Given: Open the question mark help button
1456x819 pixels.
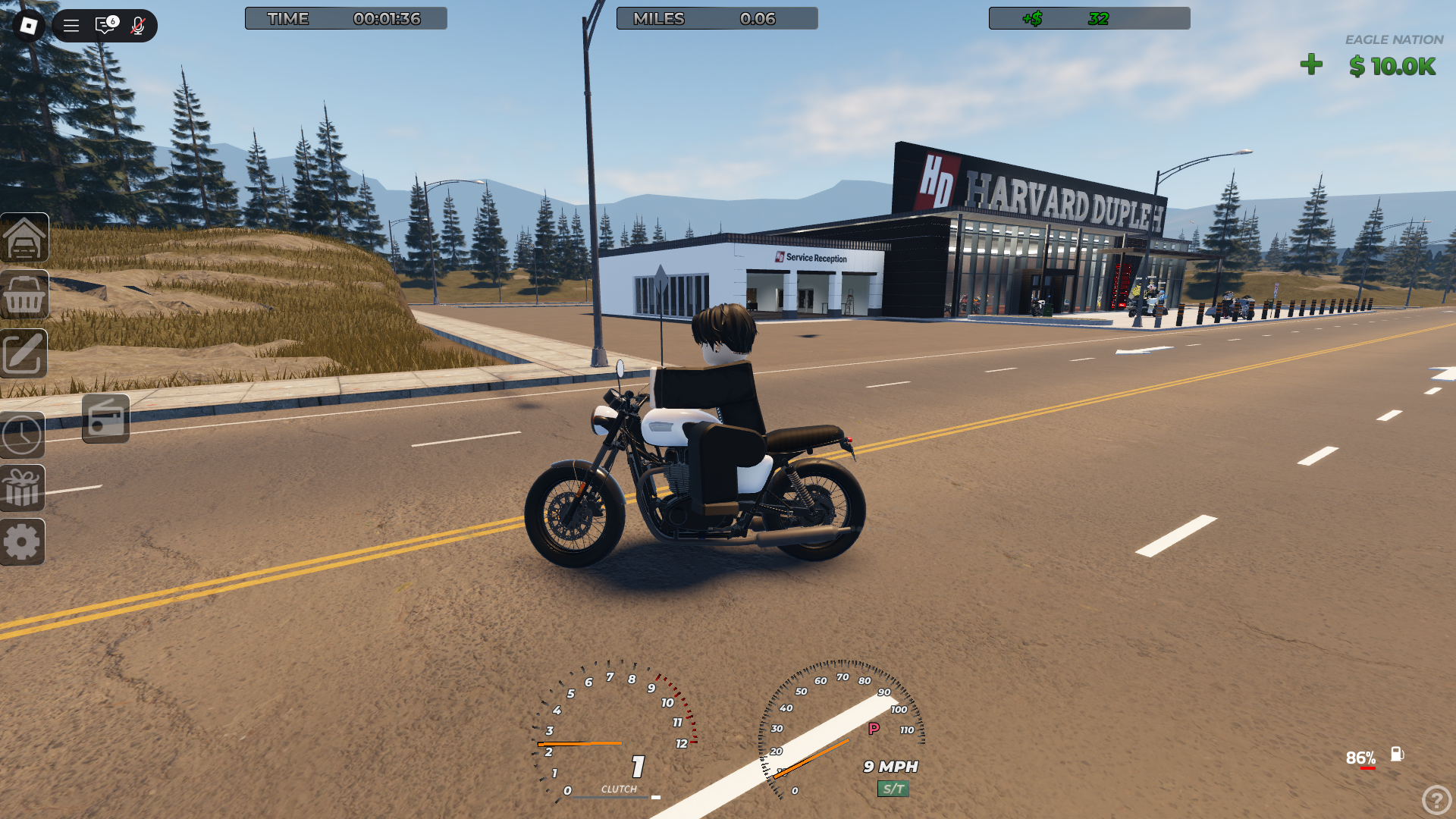Looking at the screenshot, I should (1436, 799).
